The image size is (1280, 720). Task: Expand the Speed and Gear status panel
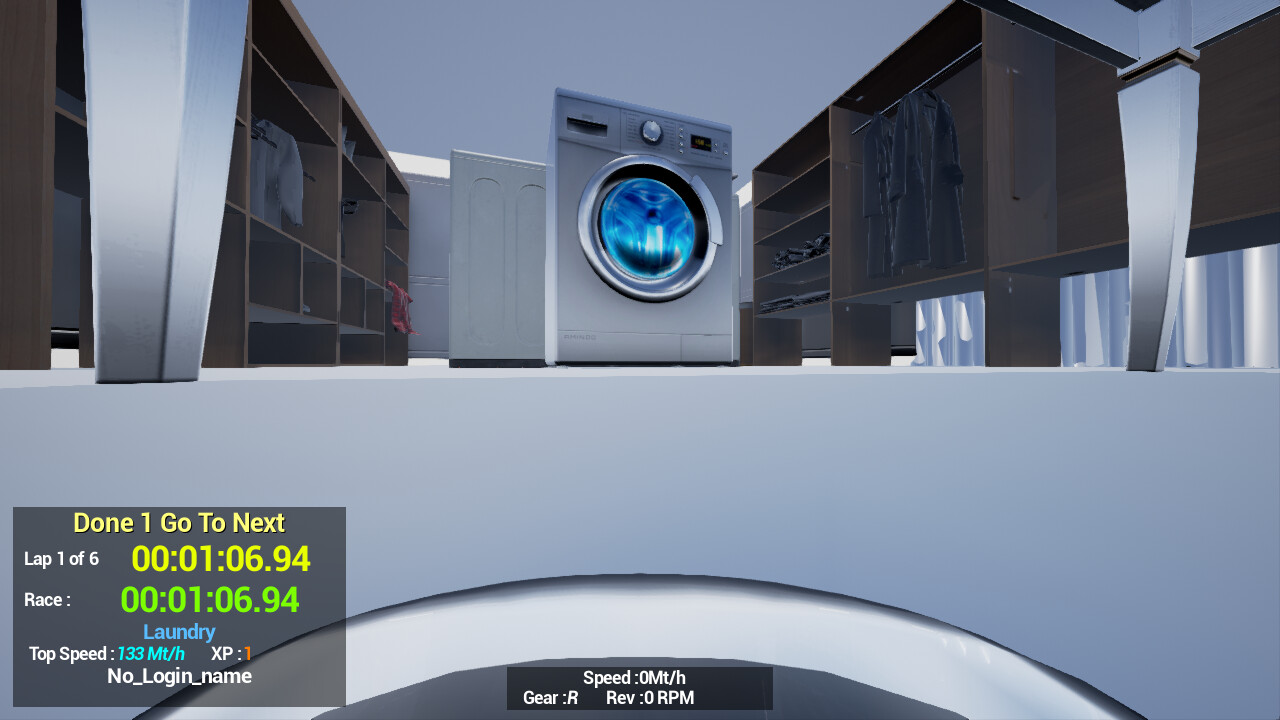click(639, 688)
